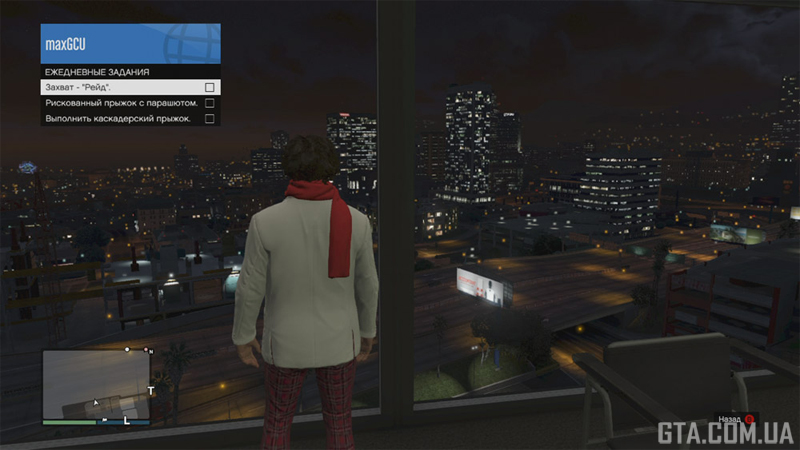Screen dimensions: 800x450
Task: Select "Выполнить каскадерский прыжок" entry
Action: [130, 118]
